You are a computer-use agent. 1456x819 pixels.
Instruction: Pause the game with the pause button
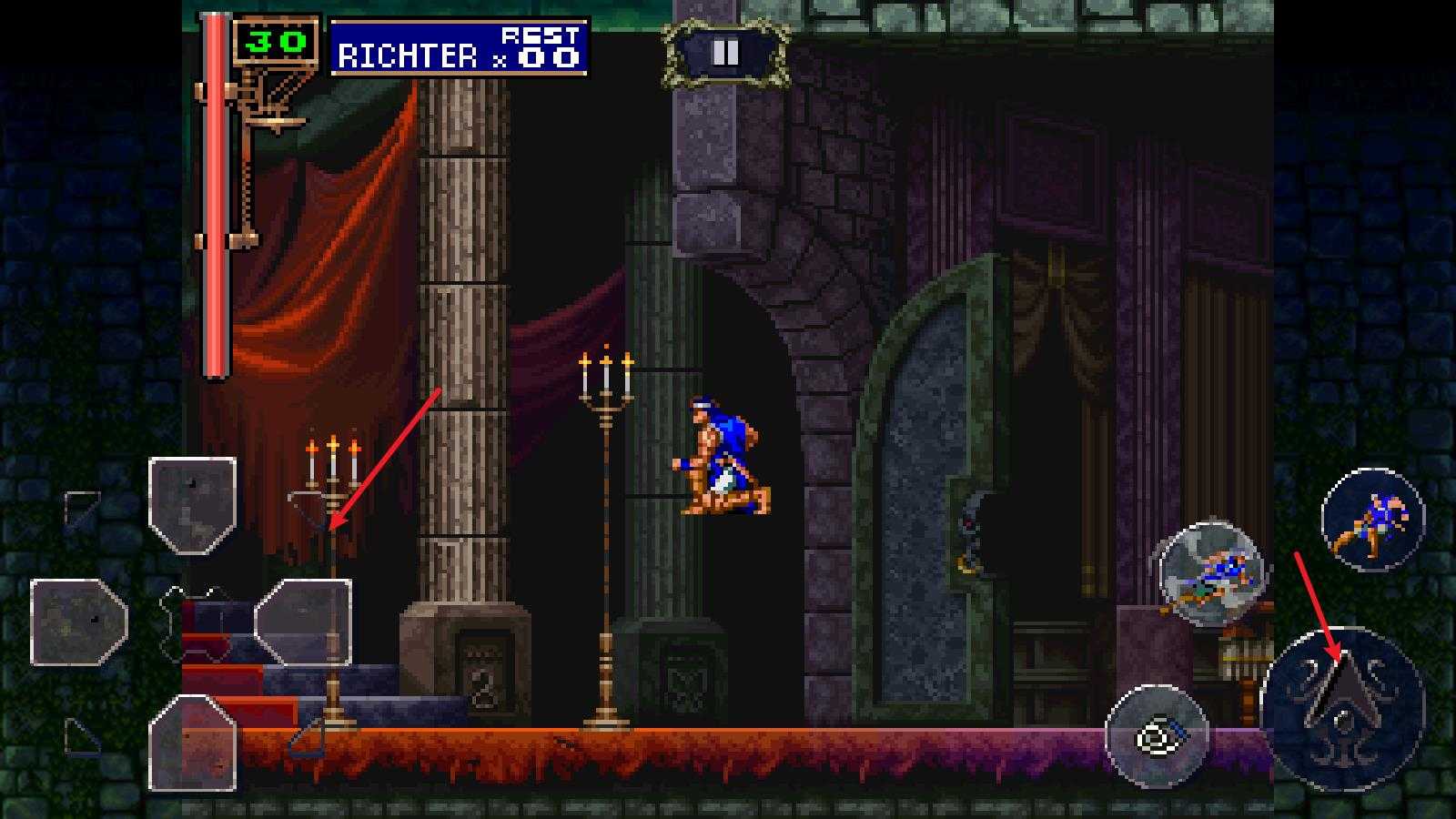coord(725,54)
